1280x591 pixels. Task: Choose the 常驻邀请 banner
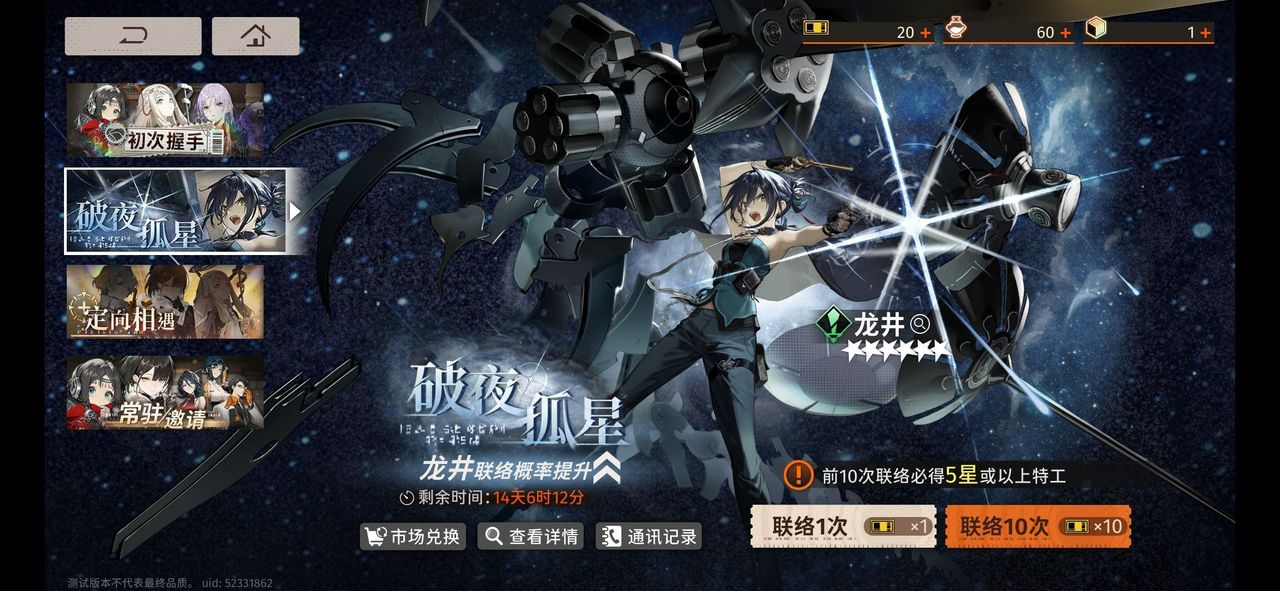(x=165, y=393)
